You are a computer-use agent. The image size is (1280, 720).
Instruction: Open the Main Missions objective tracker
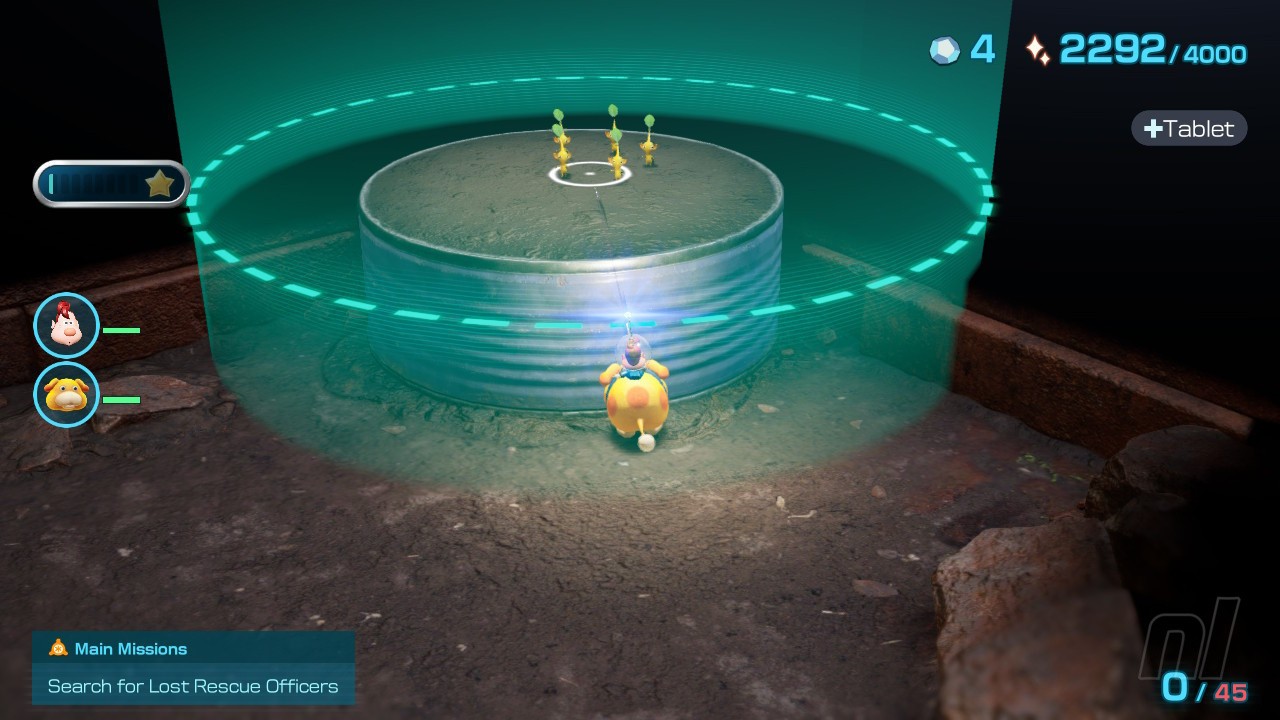click(x=193, y=668)
